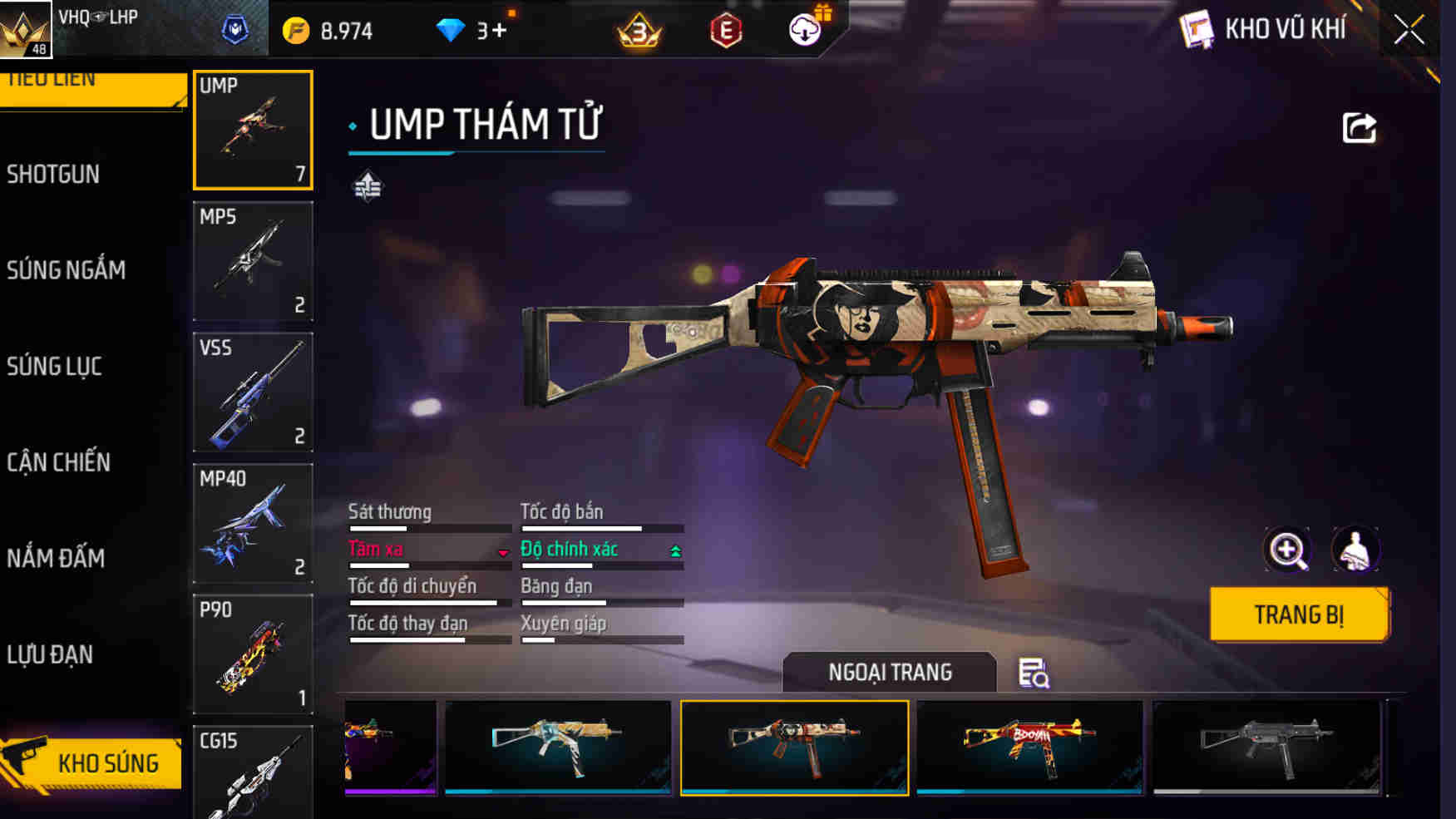Choose the CẬN CHIẾN category
This screenshot has width=1456, height=819.
58,462
